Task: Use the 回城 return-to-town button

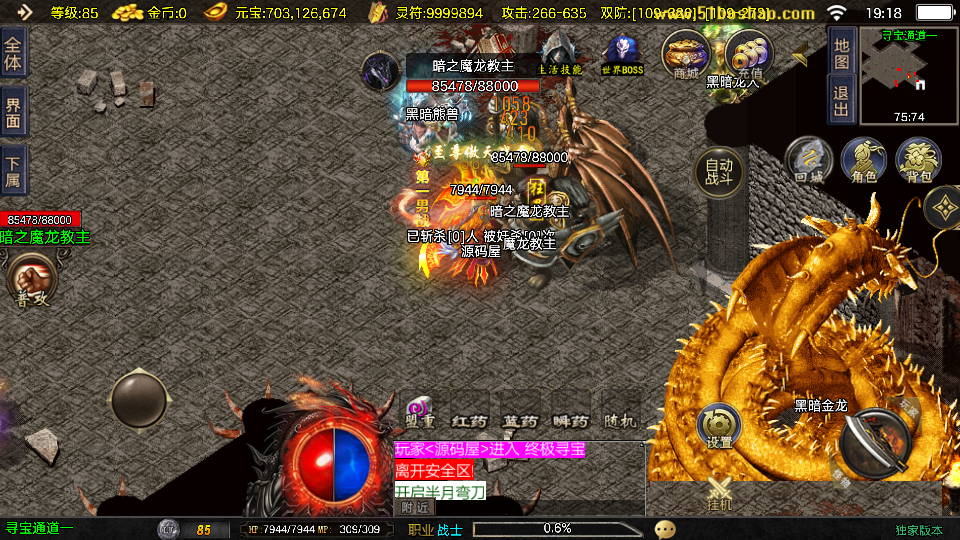Action: 809,161
